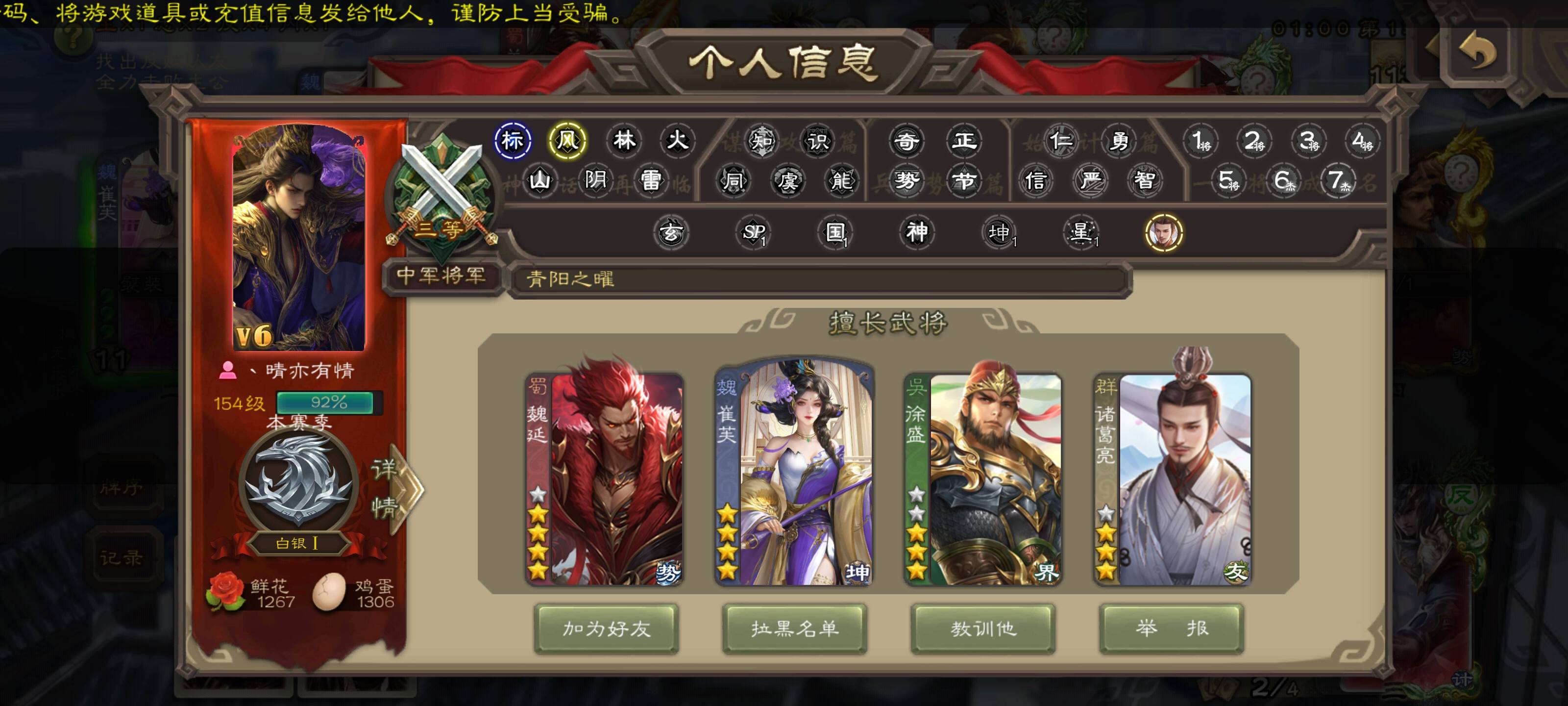Add player to blacklist with 拉黑名单
The height and width of the screenshot is (706, 1568).
coord(794,628)
